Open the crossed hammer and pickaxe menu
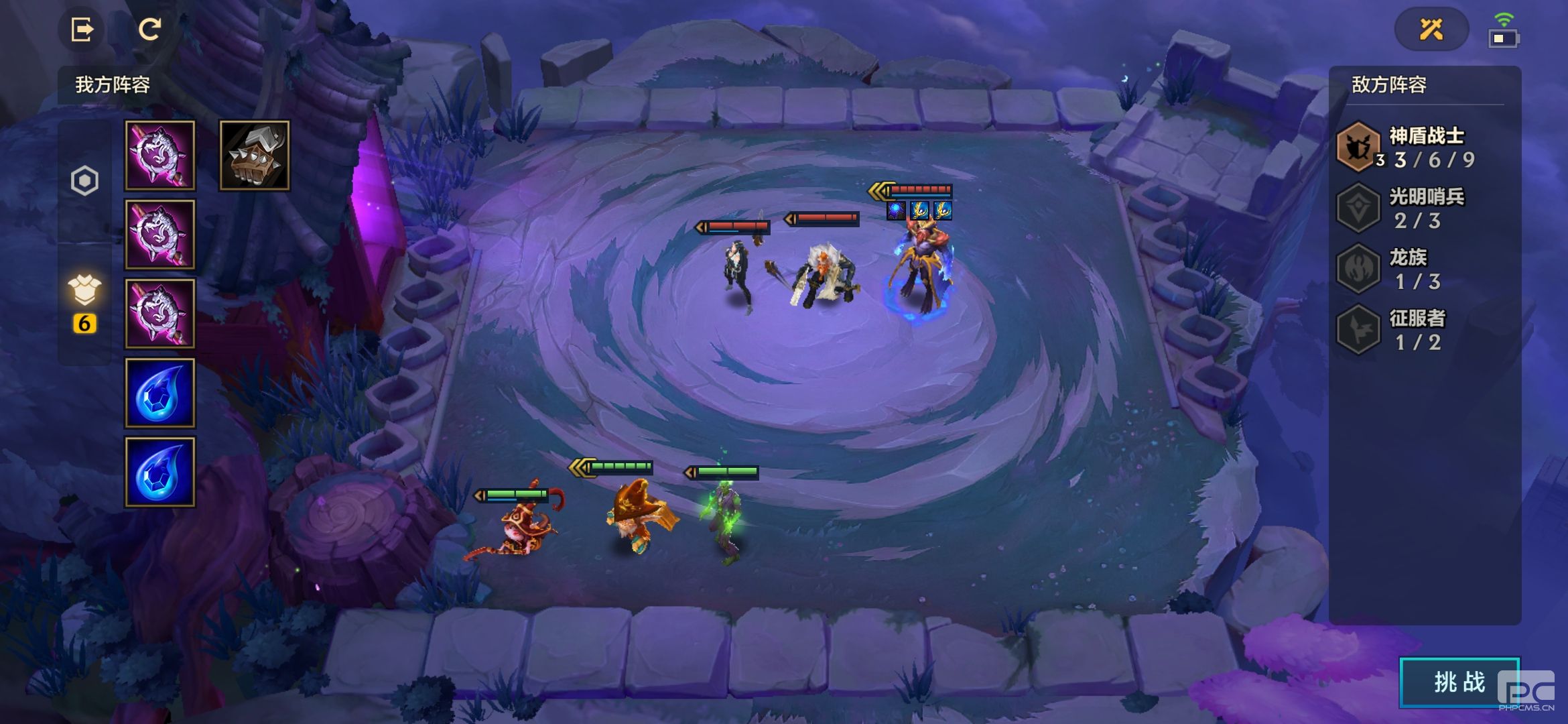 1431,29
